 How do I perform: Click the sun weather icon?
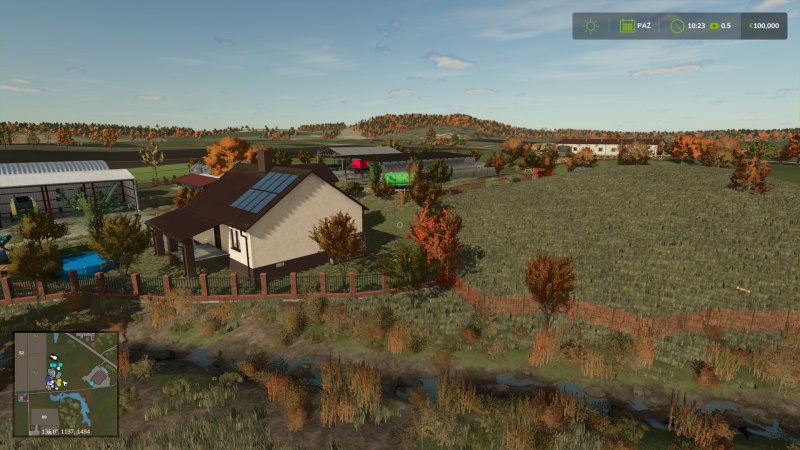(591, 26)
